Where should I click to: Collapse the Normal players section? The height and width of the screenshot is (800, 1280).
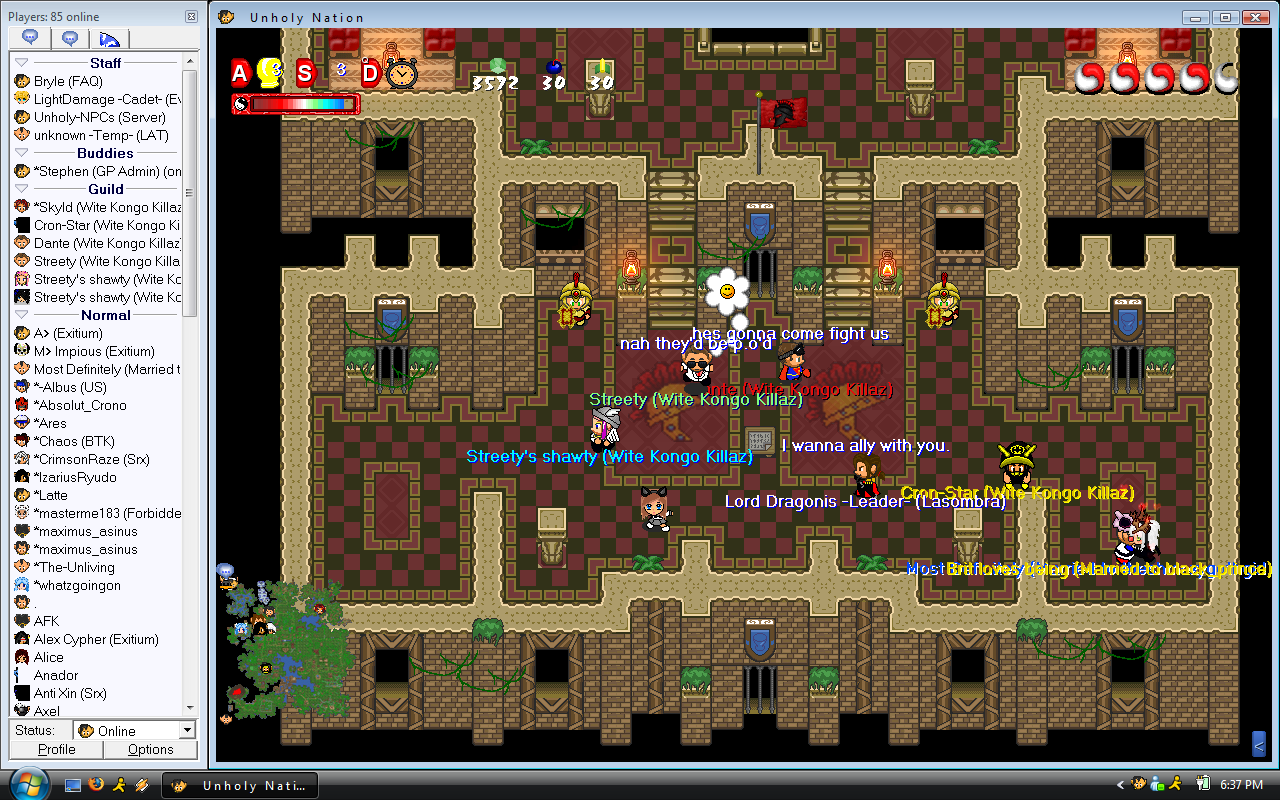tap(21, 315)
